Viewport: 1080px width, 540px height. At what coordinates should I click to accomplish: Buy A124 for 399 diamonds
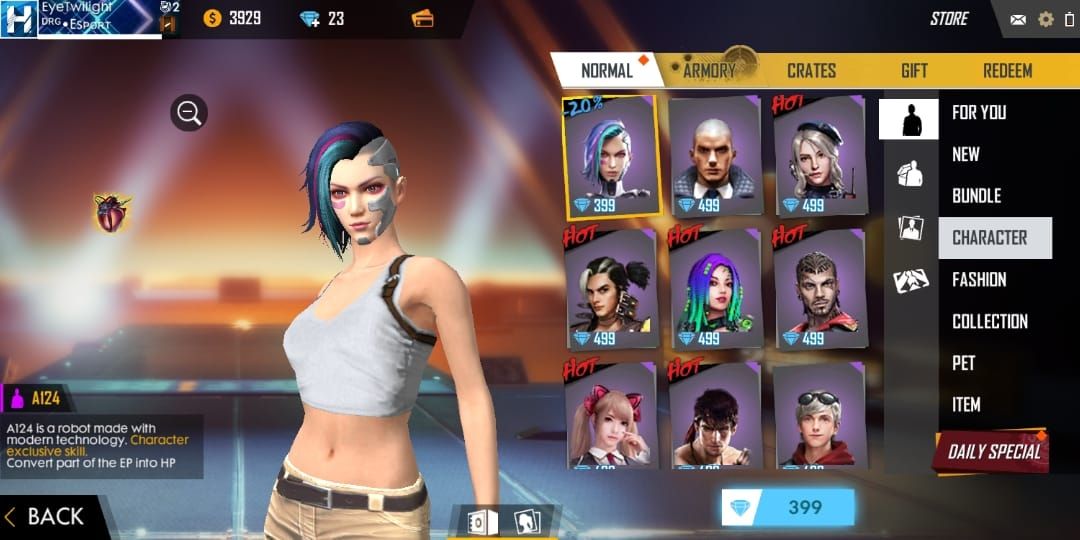click(x=788, y=507)
